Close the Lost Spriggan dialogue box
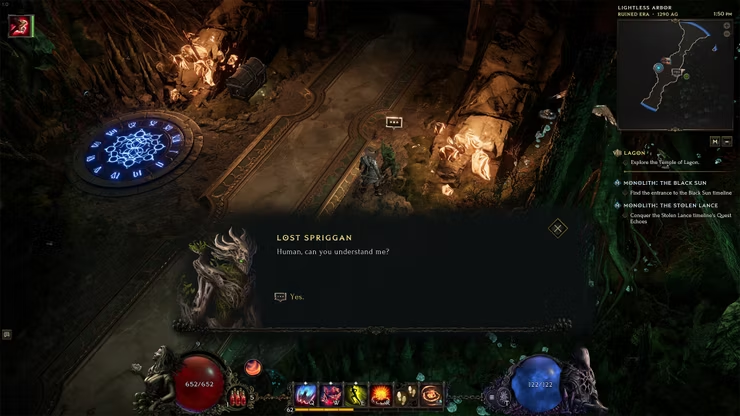The image size is (740, 416). coord(558,229)
